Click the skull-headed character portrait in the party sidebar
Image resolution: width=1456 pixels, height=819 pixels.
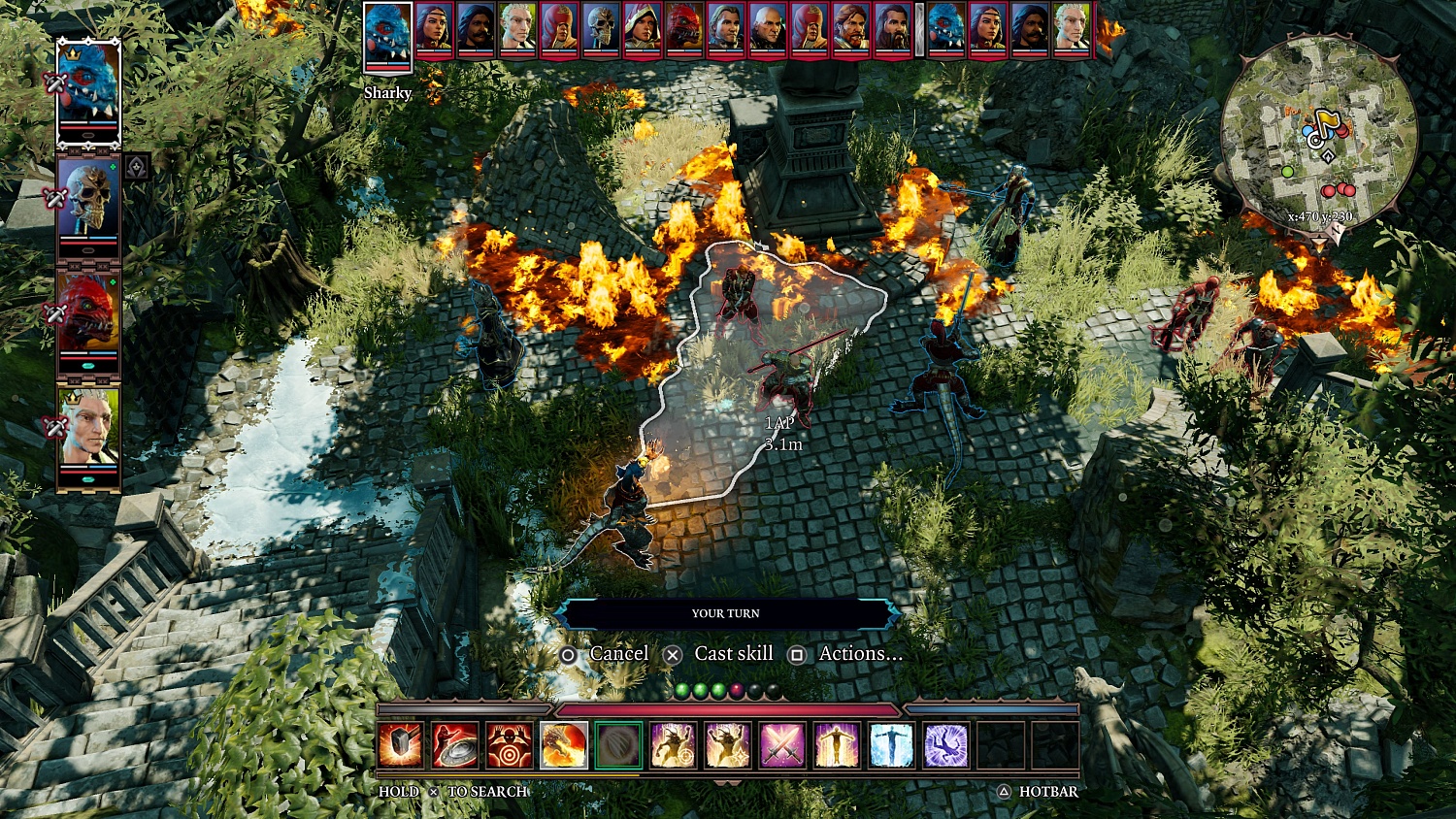point(90,197)
